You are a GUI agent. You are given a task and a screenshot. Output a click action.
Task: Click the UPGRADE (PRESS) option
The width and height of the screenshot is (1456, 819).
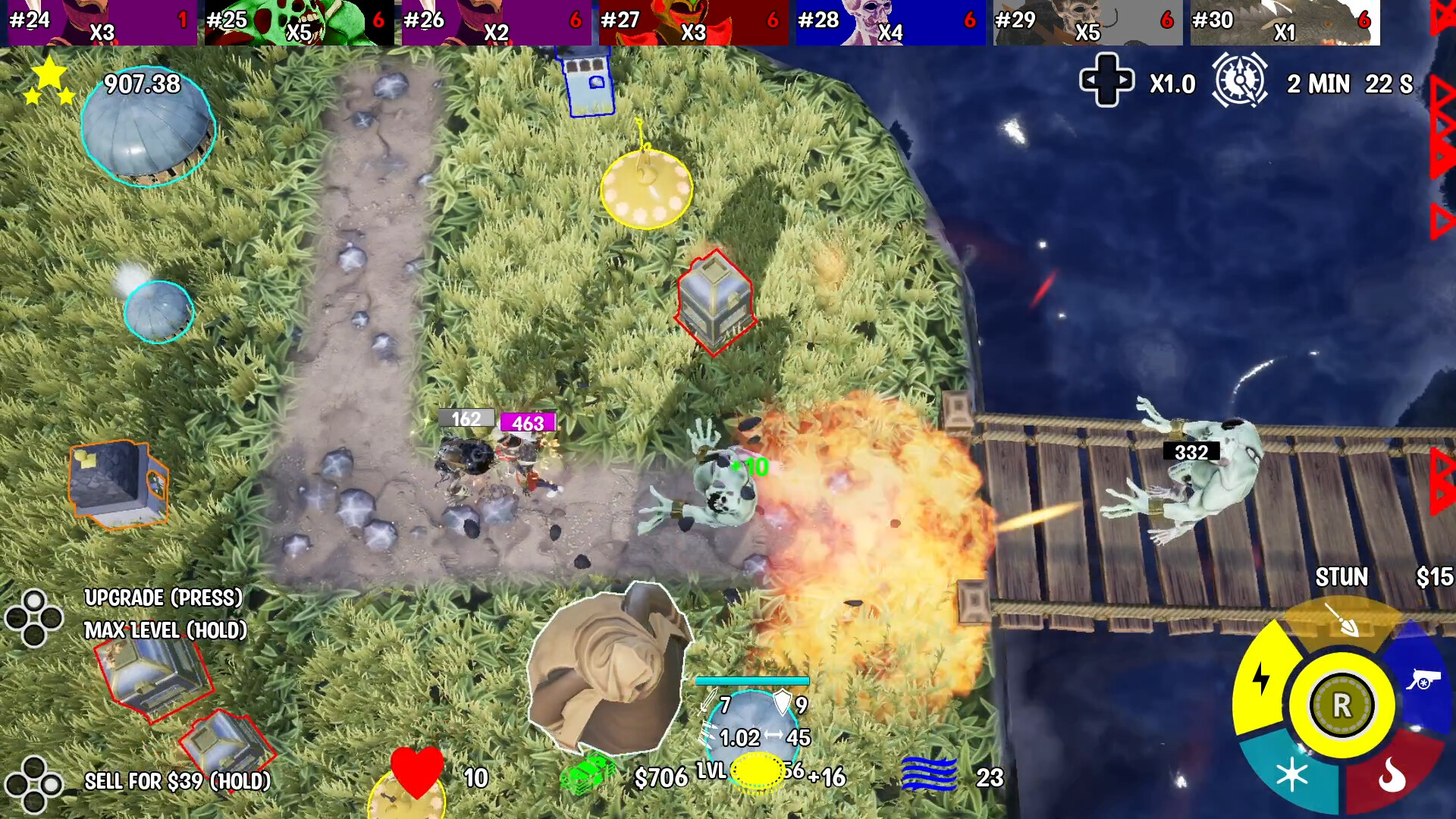163,598
